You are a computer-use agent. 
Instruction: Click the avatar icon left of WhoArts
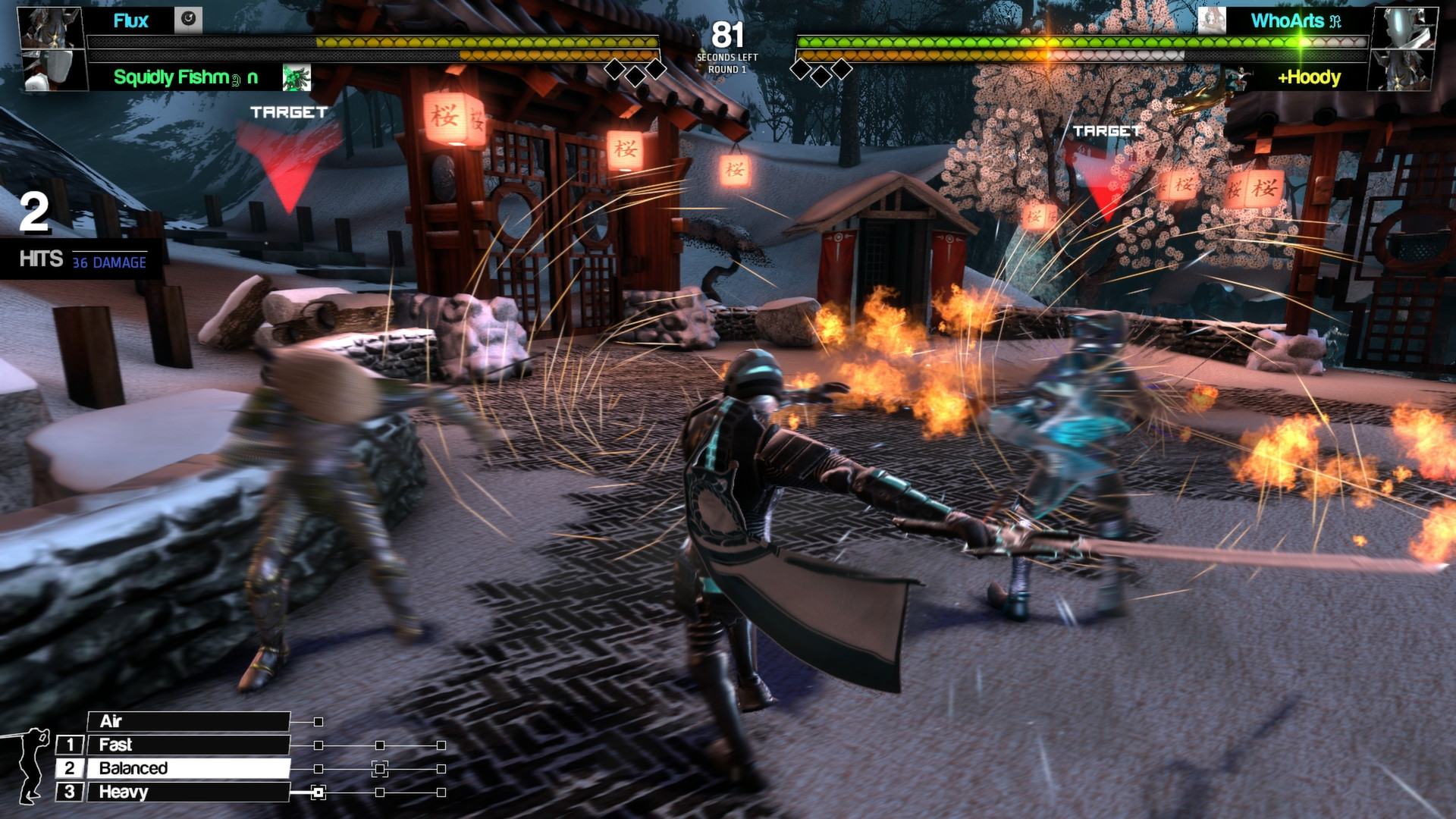pyautogui.click(x=1213, y=20)
